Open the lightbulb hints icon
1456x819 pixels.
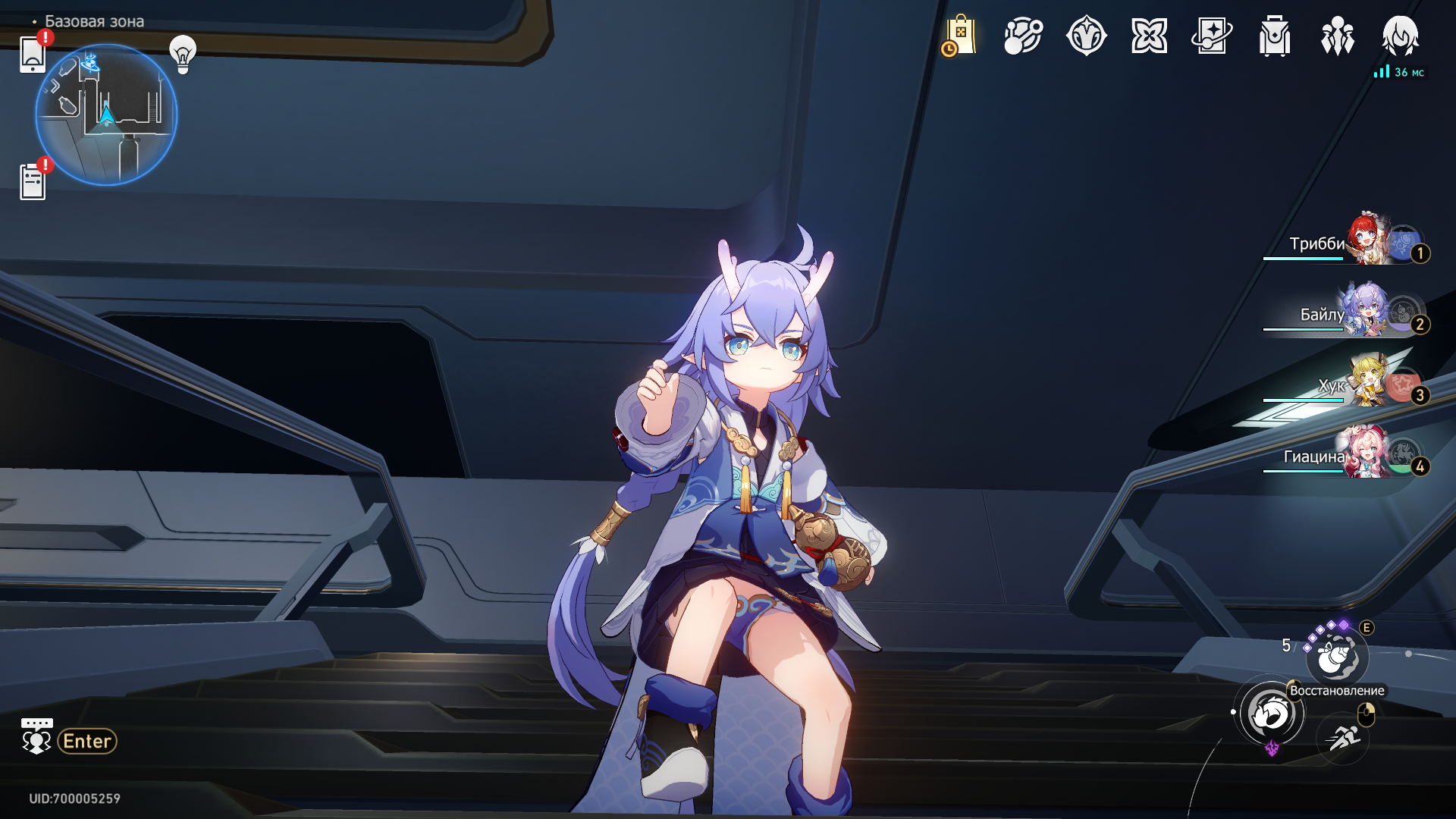[x=183, y=54]
